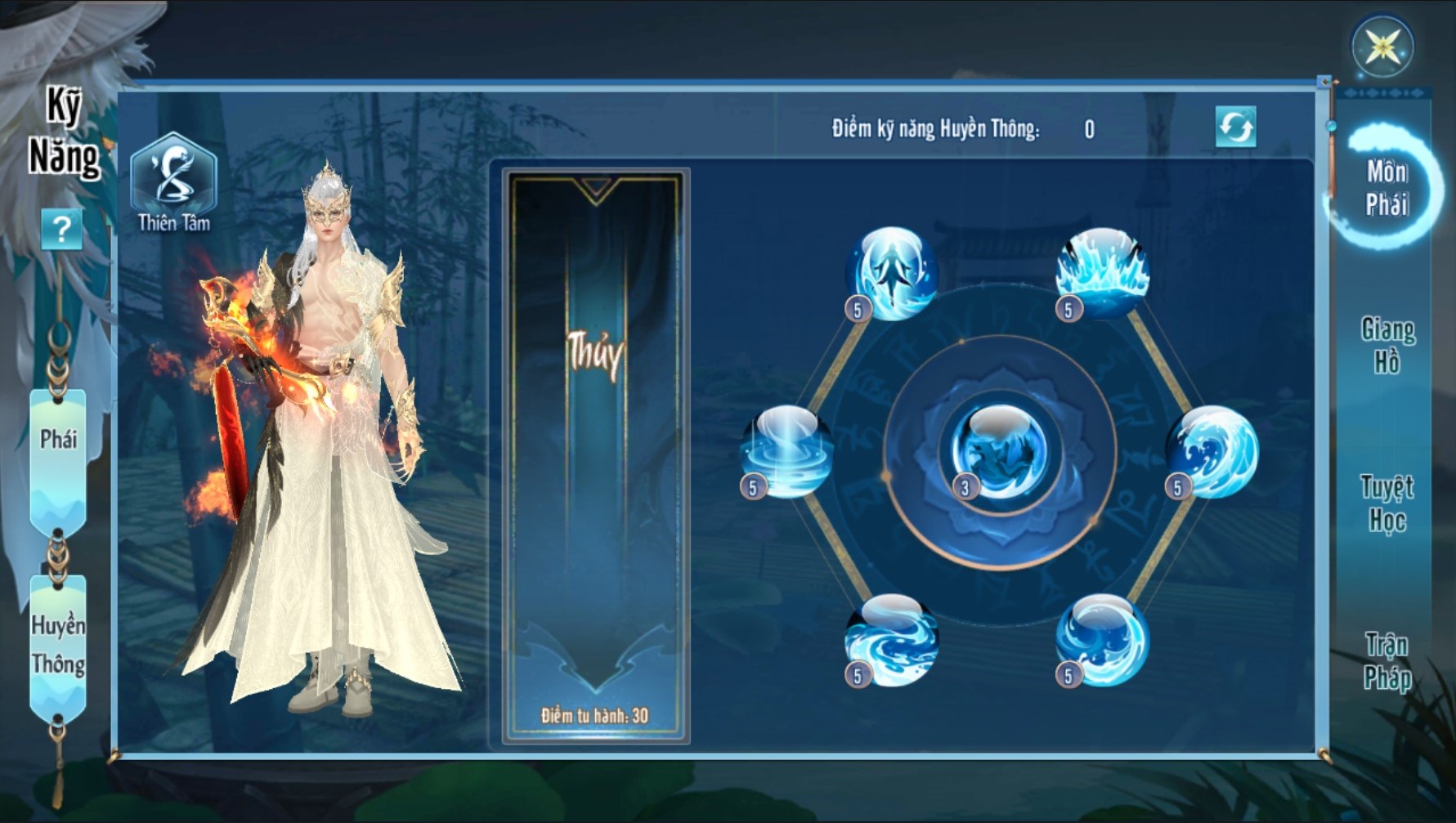1456x823 pixels.
Task: Select the Tuyệt Học tab
Action: click(x=1387, y=503)
